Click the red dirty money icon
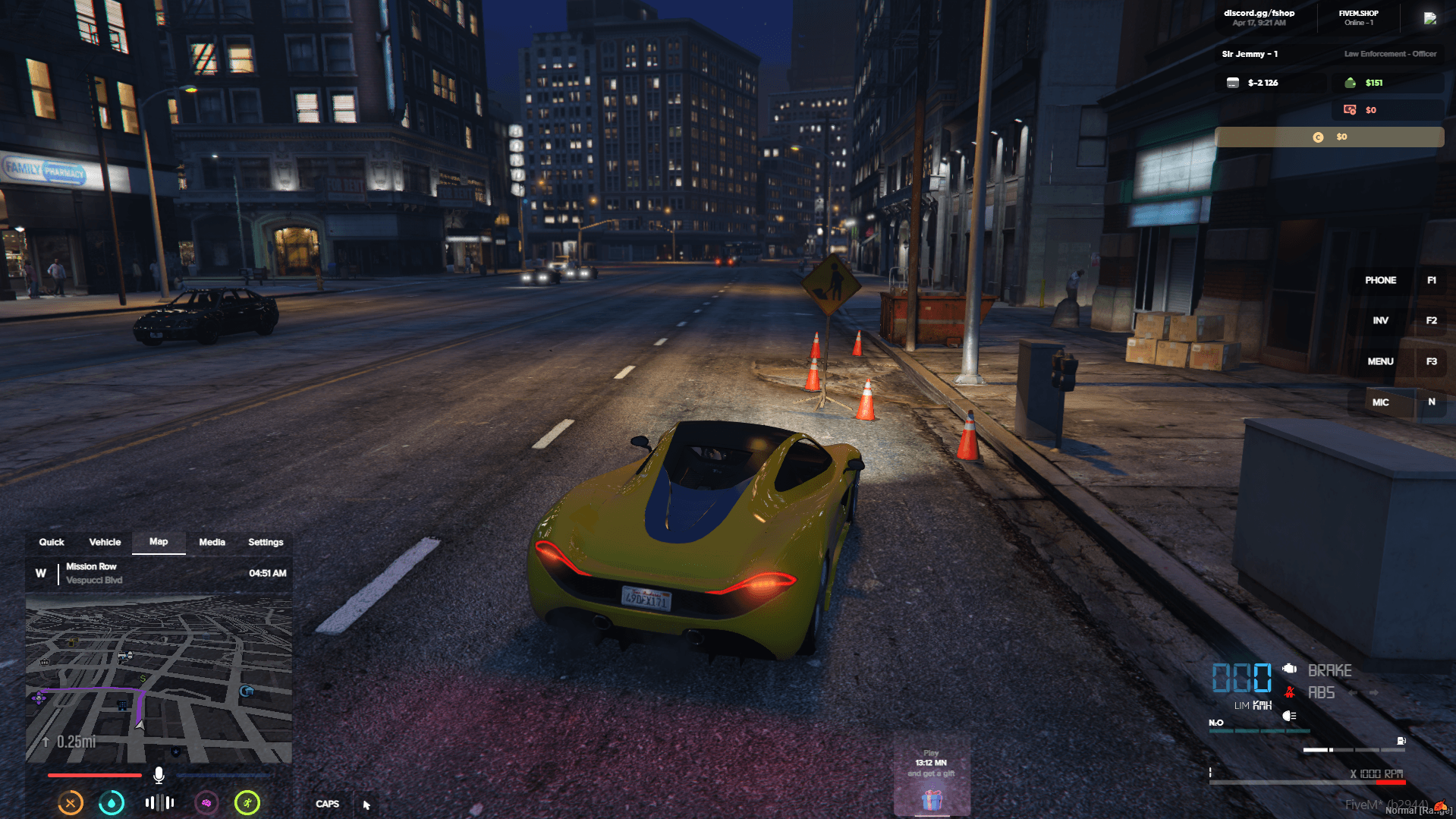Screen dimensions: 1456x819 click(1348, 109)
